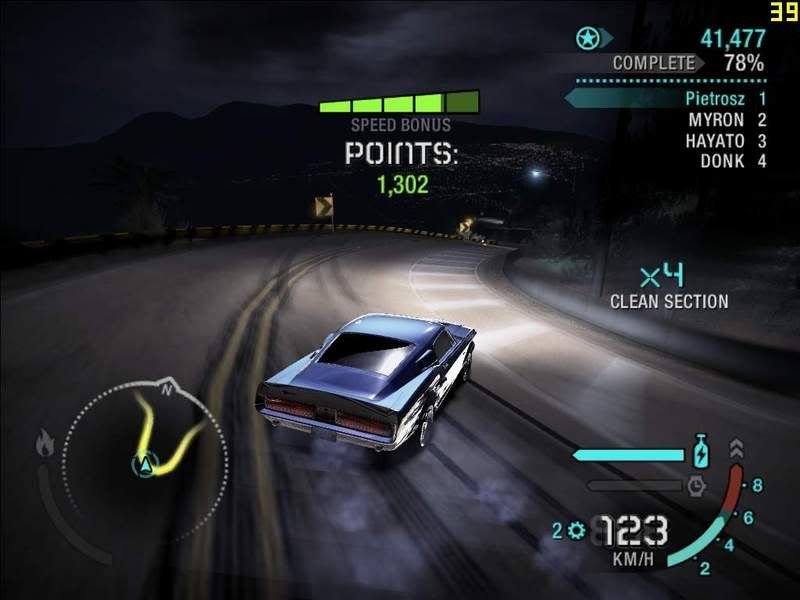Select Pietrosz in the leaderboard
The width and height of the screenshot is (800, 600).
tap(714, 99)
